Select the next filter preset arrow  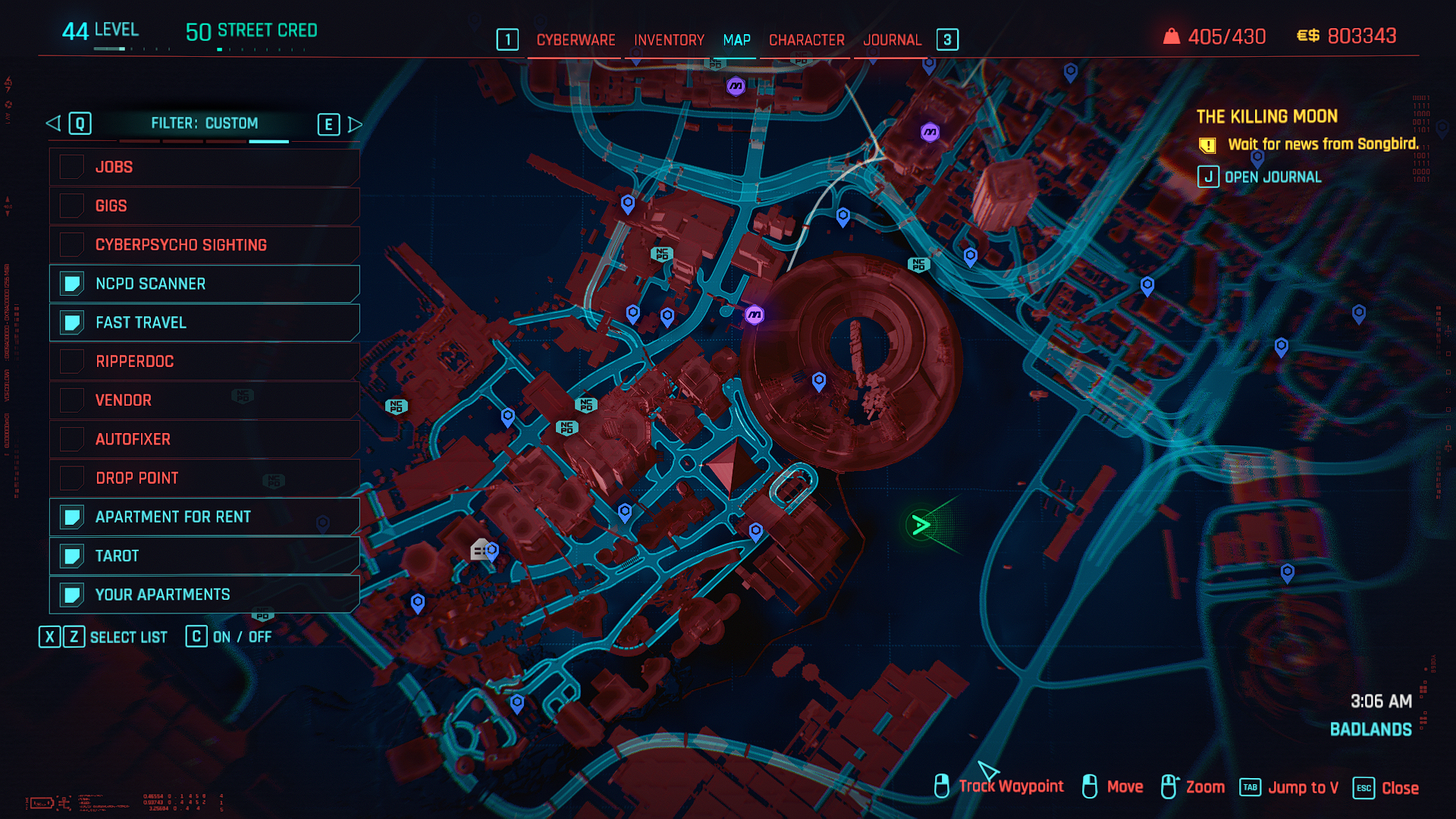(x=354, y=124)
